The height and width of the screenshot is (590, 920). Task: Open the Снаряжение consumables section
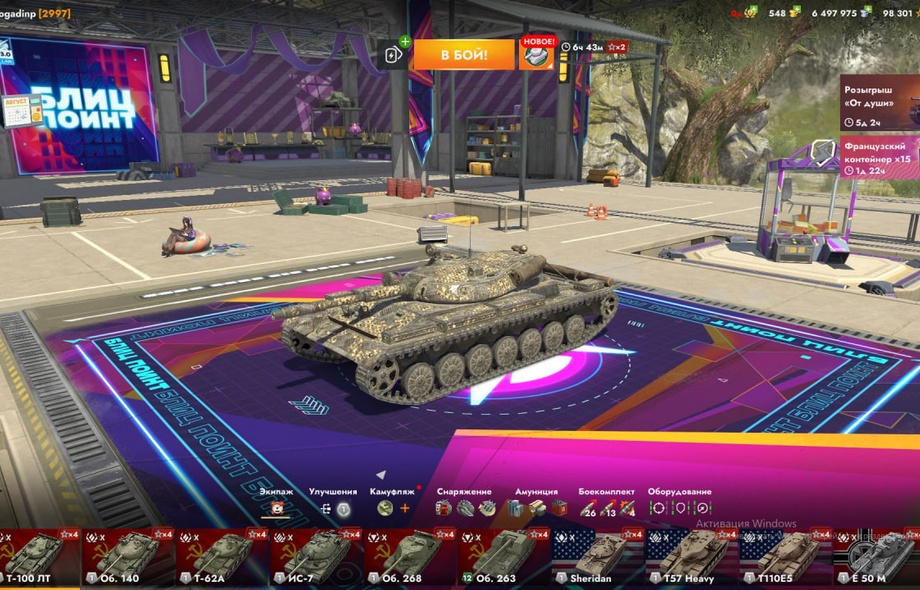[x=465, y=507]
